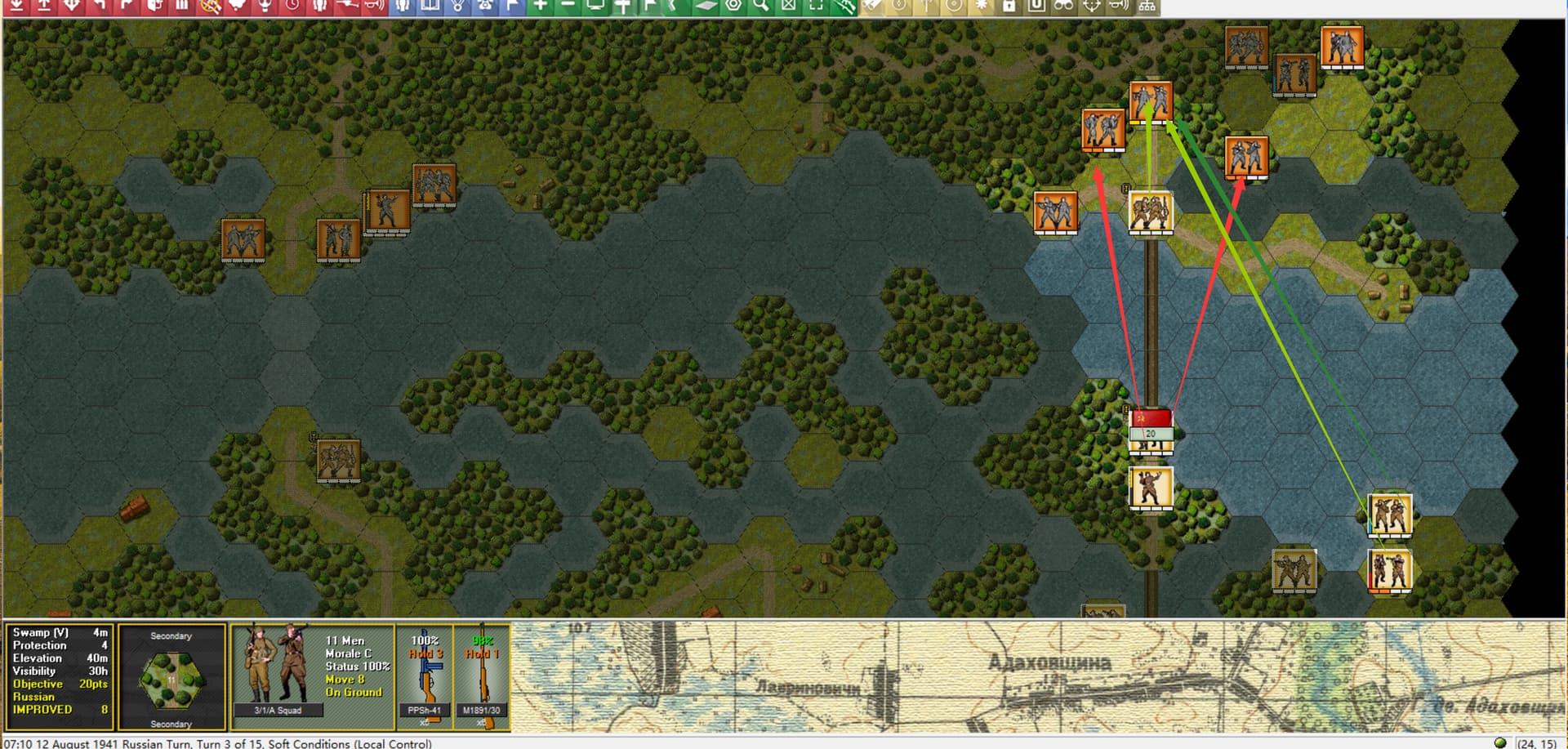Click the red turn-left arrow toolbar button
This screenshot has width=1568, height=749.
(x=99, y=7)
